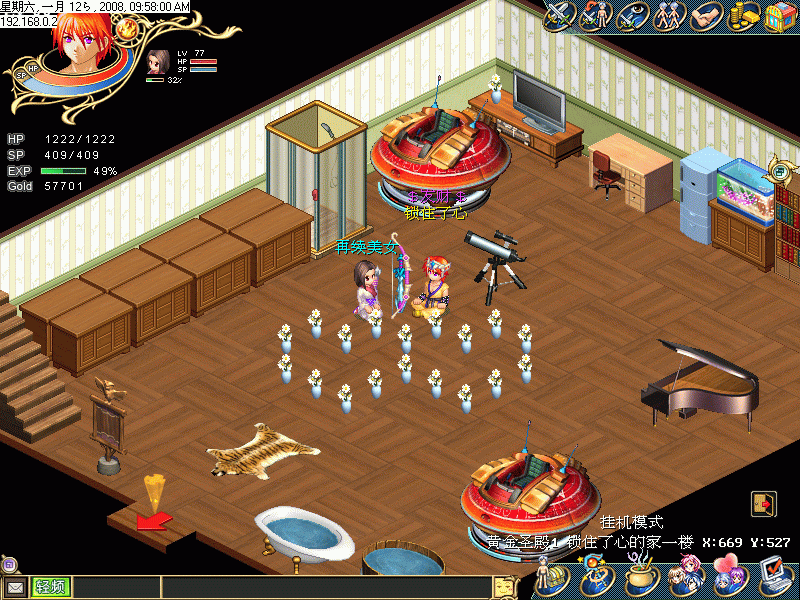Click the green 轻频 channel button

click(x=51, y=587)
